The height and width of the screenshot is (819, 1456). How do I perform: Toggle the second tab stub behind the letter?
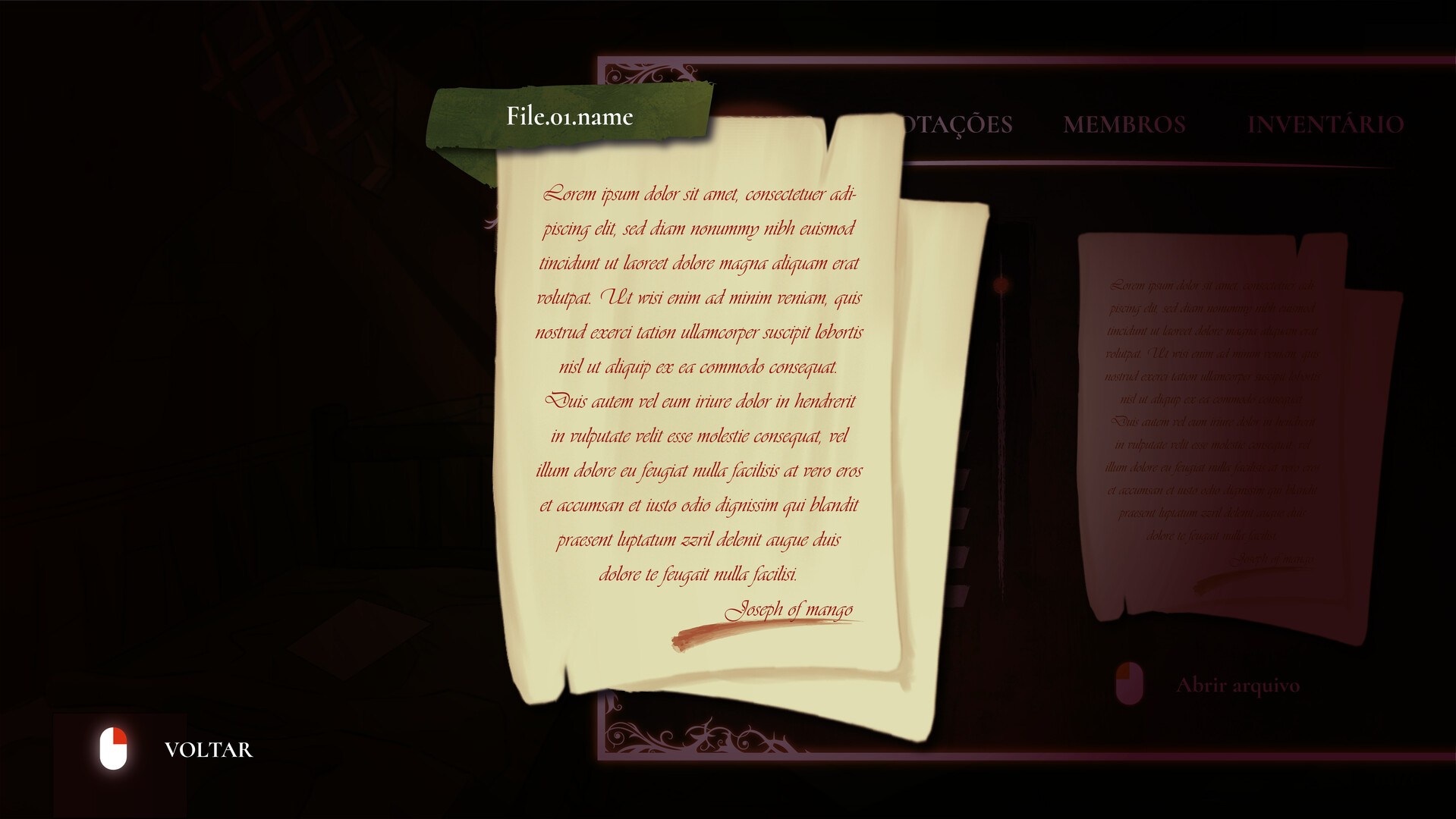tap(964, 479)
